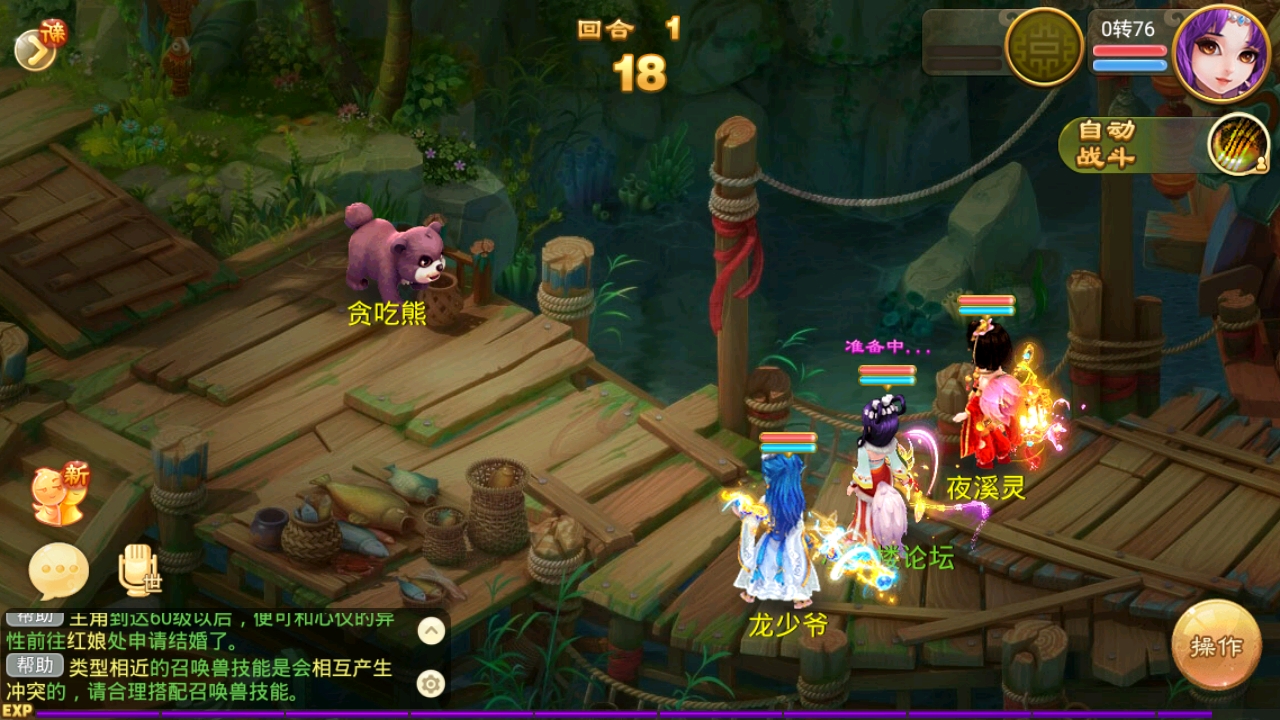Open the 新 new-feature mascot icon
The width and height of the screenshot is (1280, 720).
click(60, 494)
